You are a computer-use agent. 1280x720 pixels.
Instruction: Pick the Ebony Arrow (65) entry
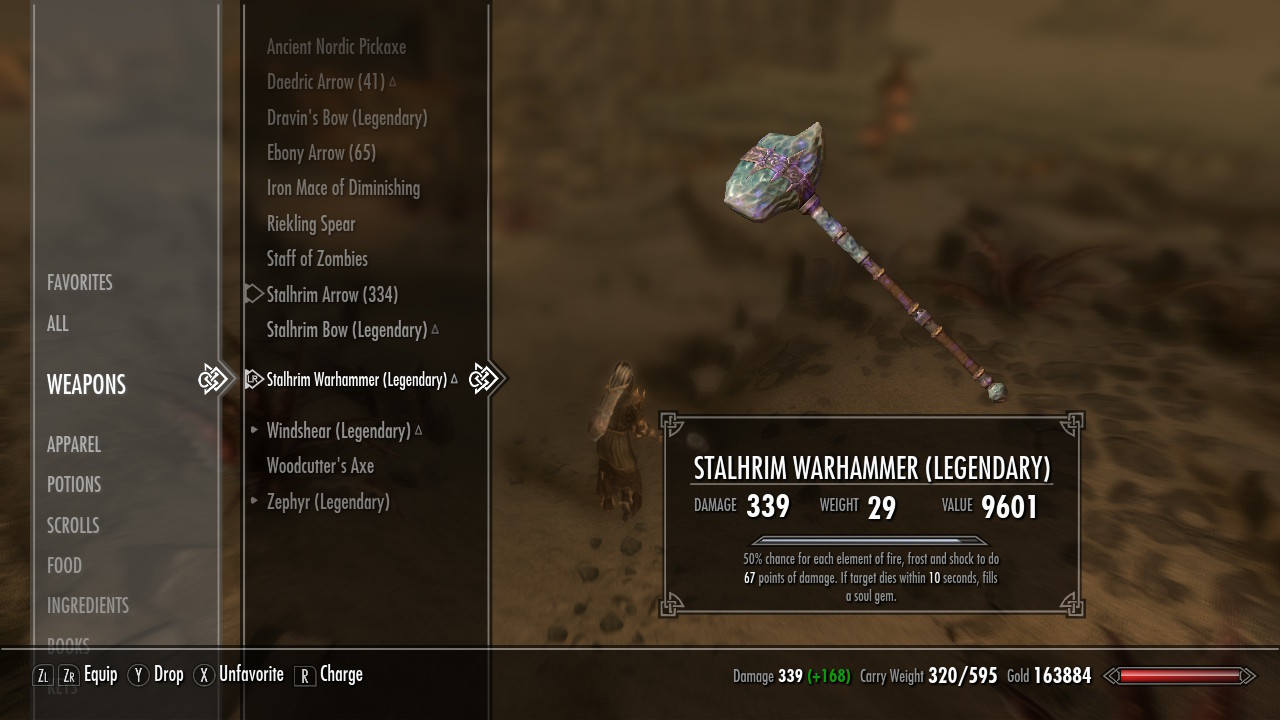pos(321,153)
